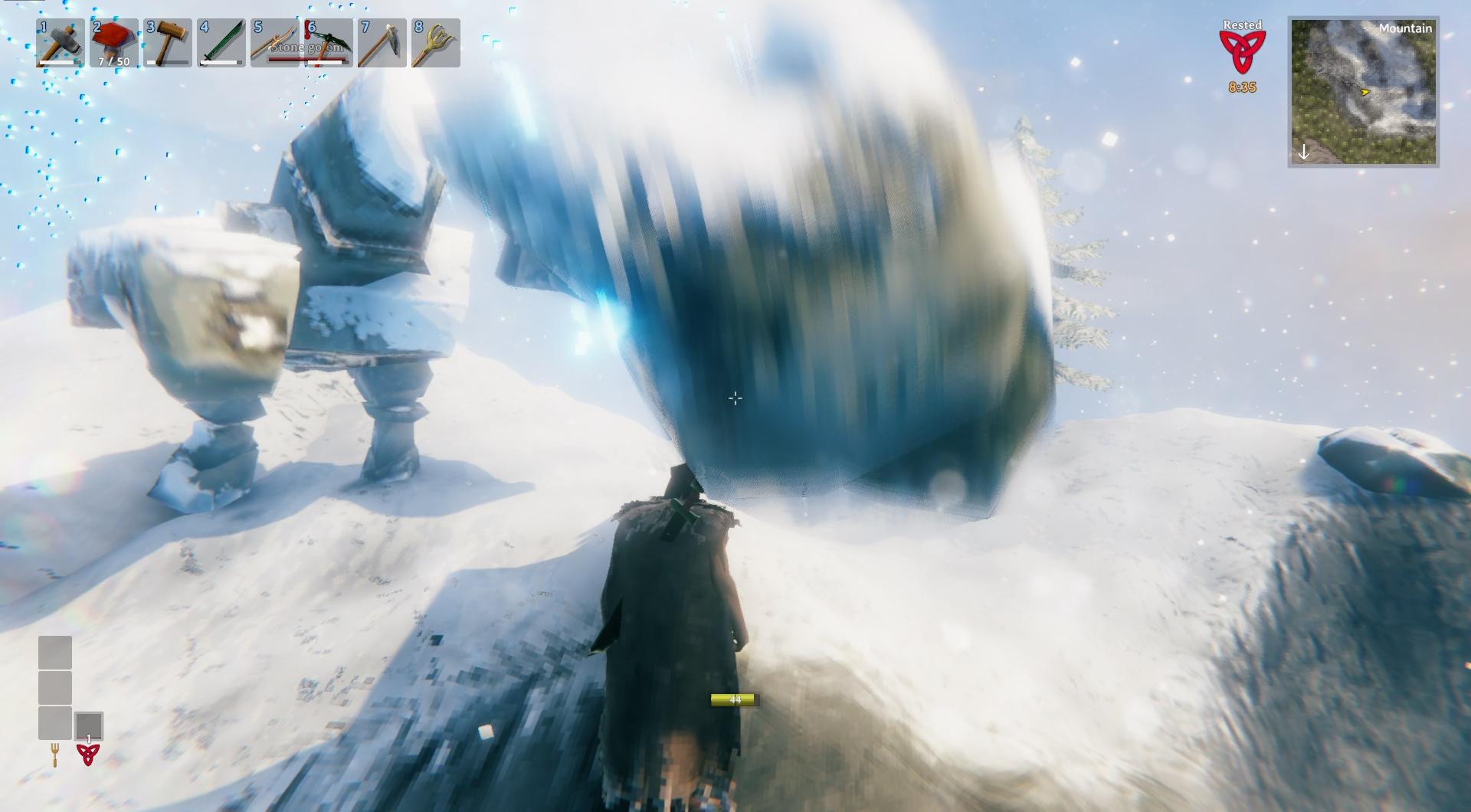Click the golden fork food icon
This screenshot has width=1471, height=812.
pyautogui.click(x=55, y=755)
